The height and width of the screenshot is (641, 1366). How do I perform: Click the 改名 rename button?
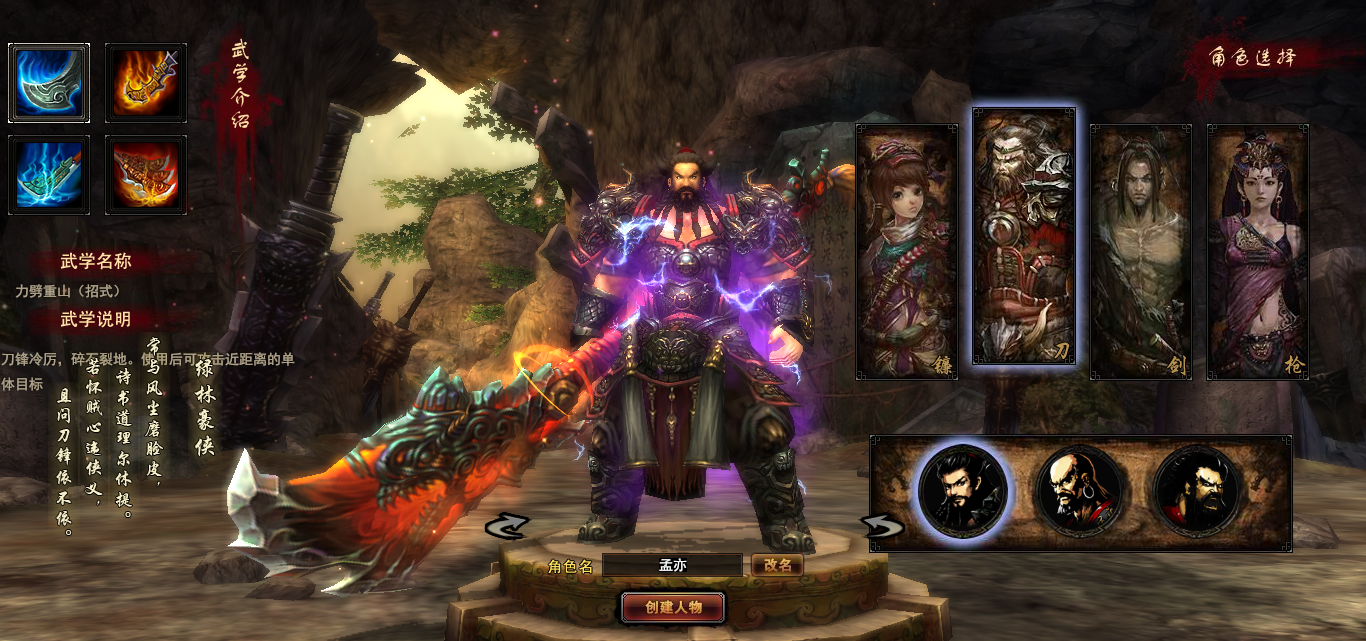[777, 565]
